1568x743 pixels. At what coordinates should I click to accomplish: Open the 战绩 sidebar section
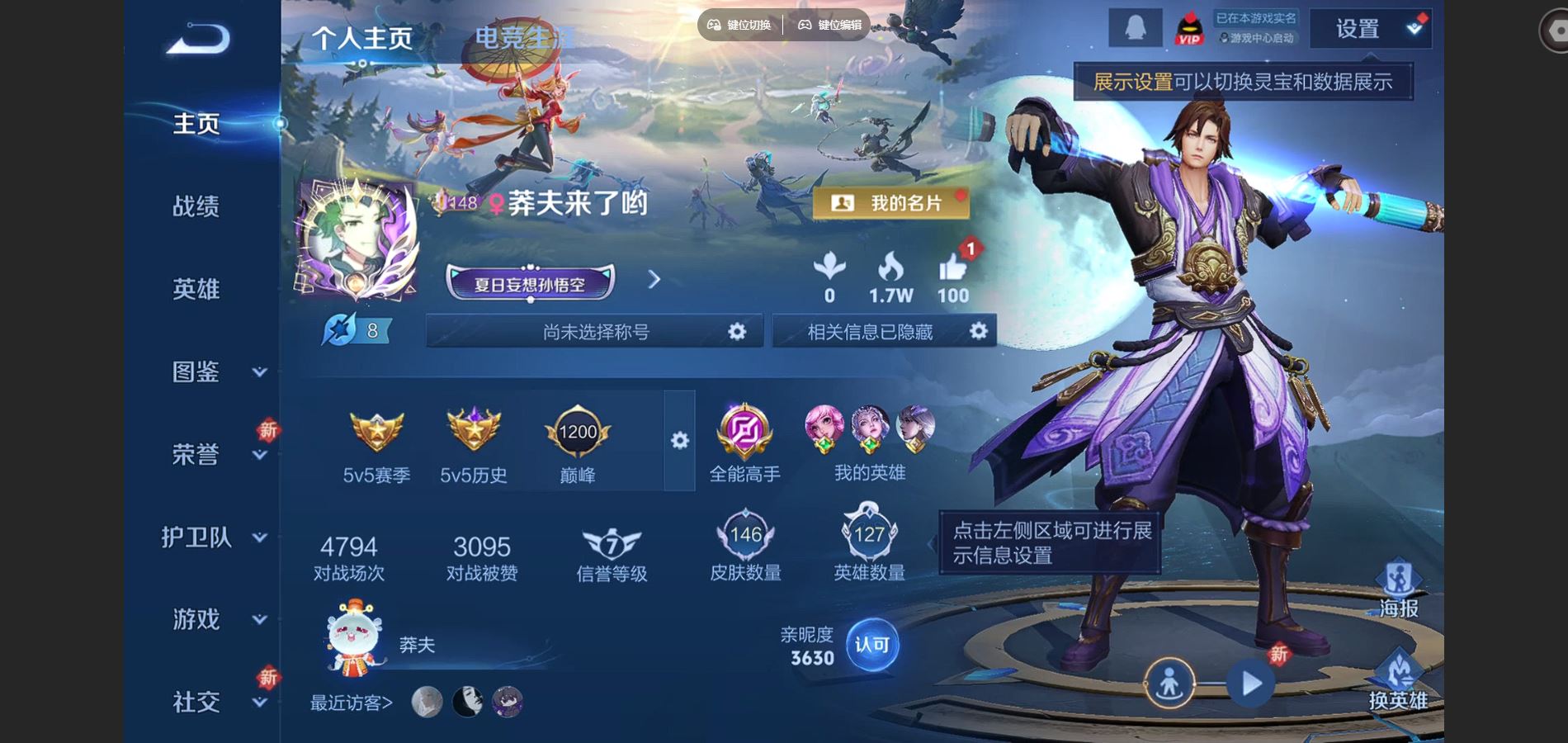196,206
